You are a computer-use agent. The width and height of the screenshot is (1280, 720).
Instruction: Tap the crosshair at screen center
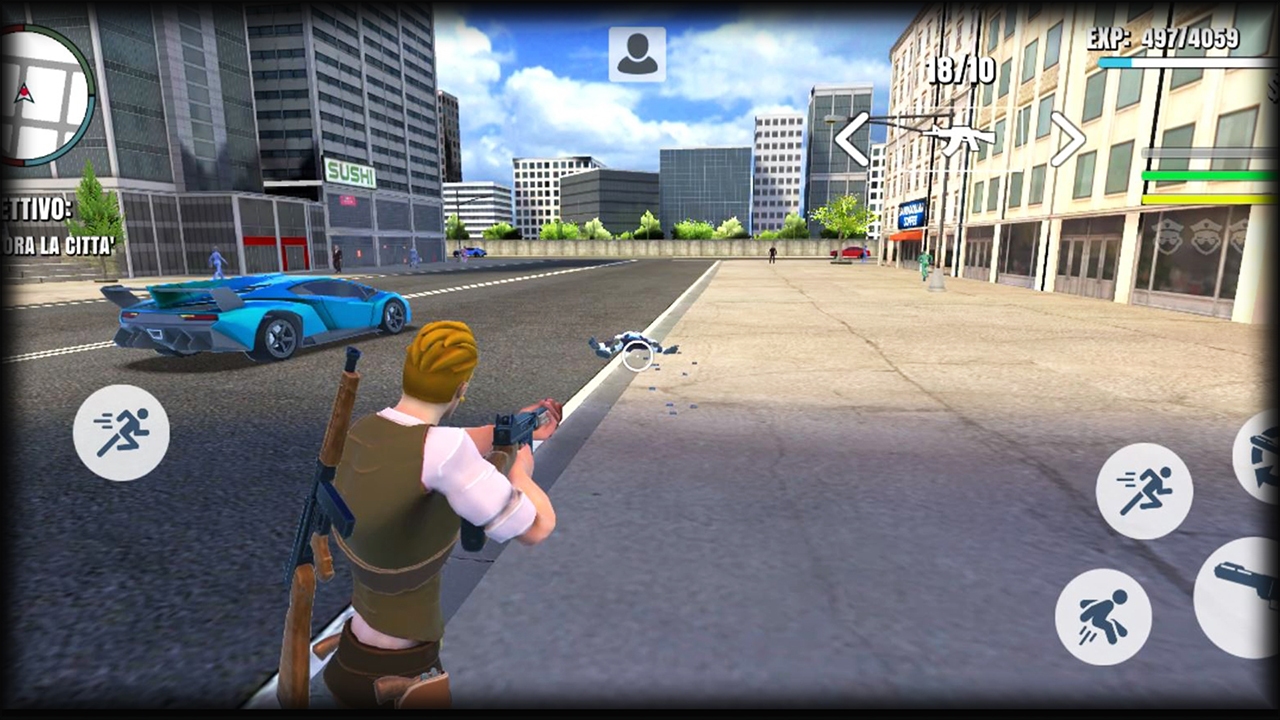pos(637,358)
